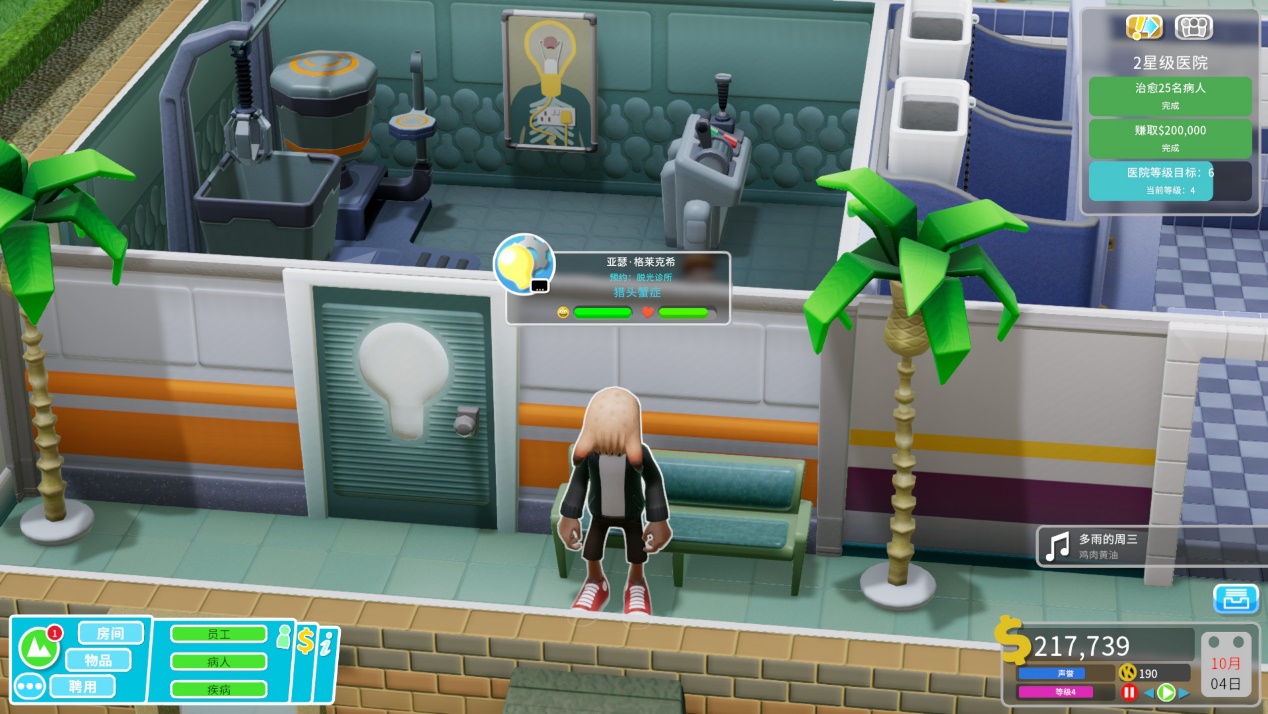The height and width of the screenshot is (714, 1268).
Task: Click the green mountain icon with notification badge
Action: [x=39, y=647]
